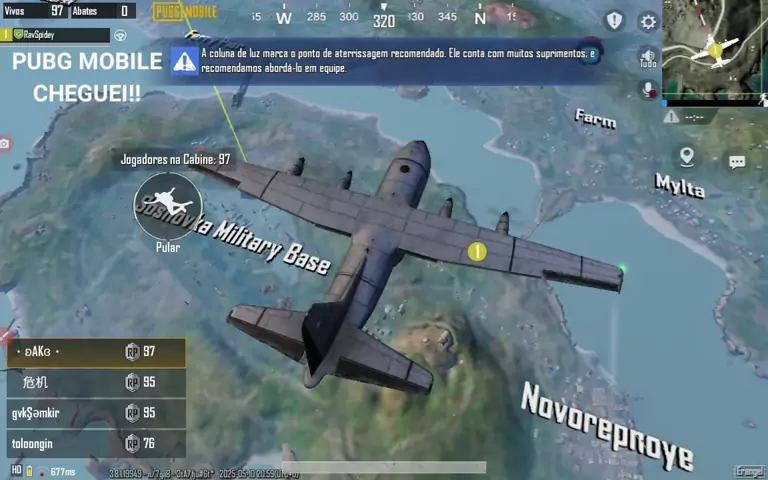Toggle the microphone button
Image resolution: width=768 pixels, height=480 pixels.
pyautogui.click(x=648, y=90)
